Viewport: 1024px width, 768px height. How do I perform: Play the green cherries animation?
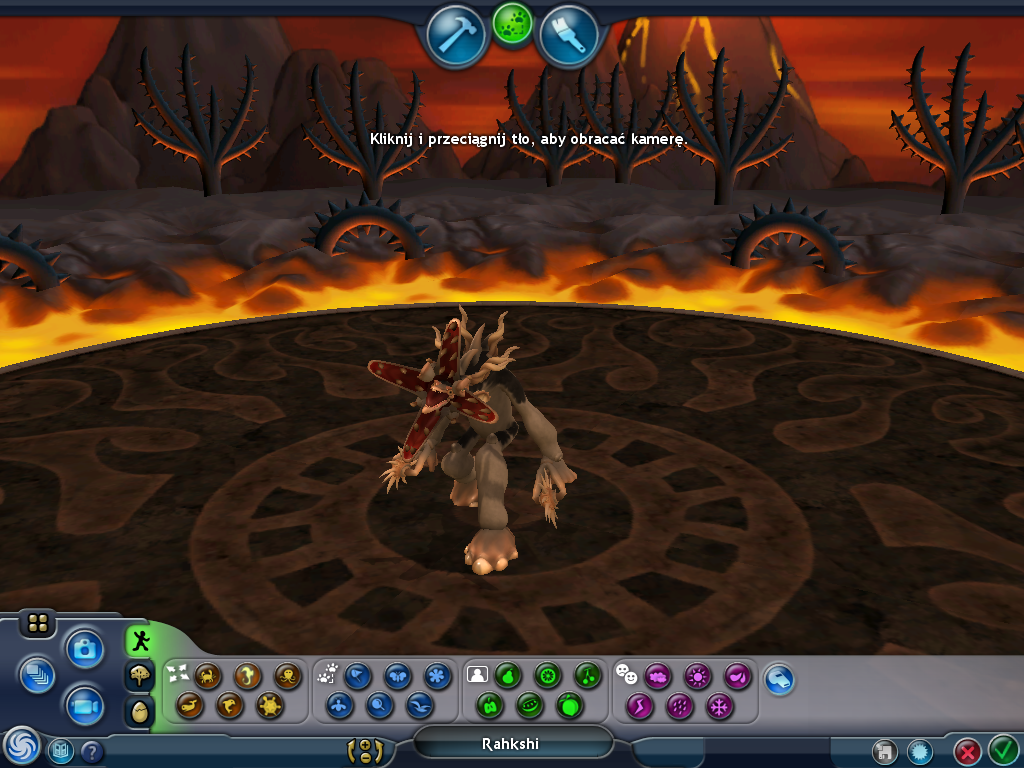pos(590,676)
